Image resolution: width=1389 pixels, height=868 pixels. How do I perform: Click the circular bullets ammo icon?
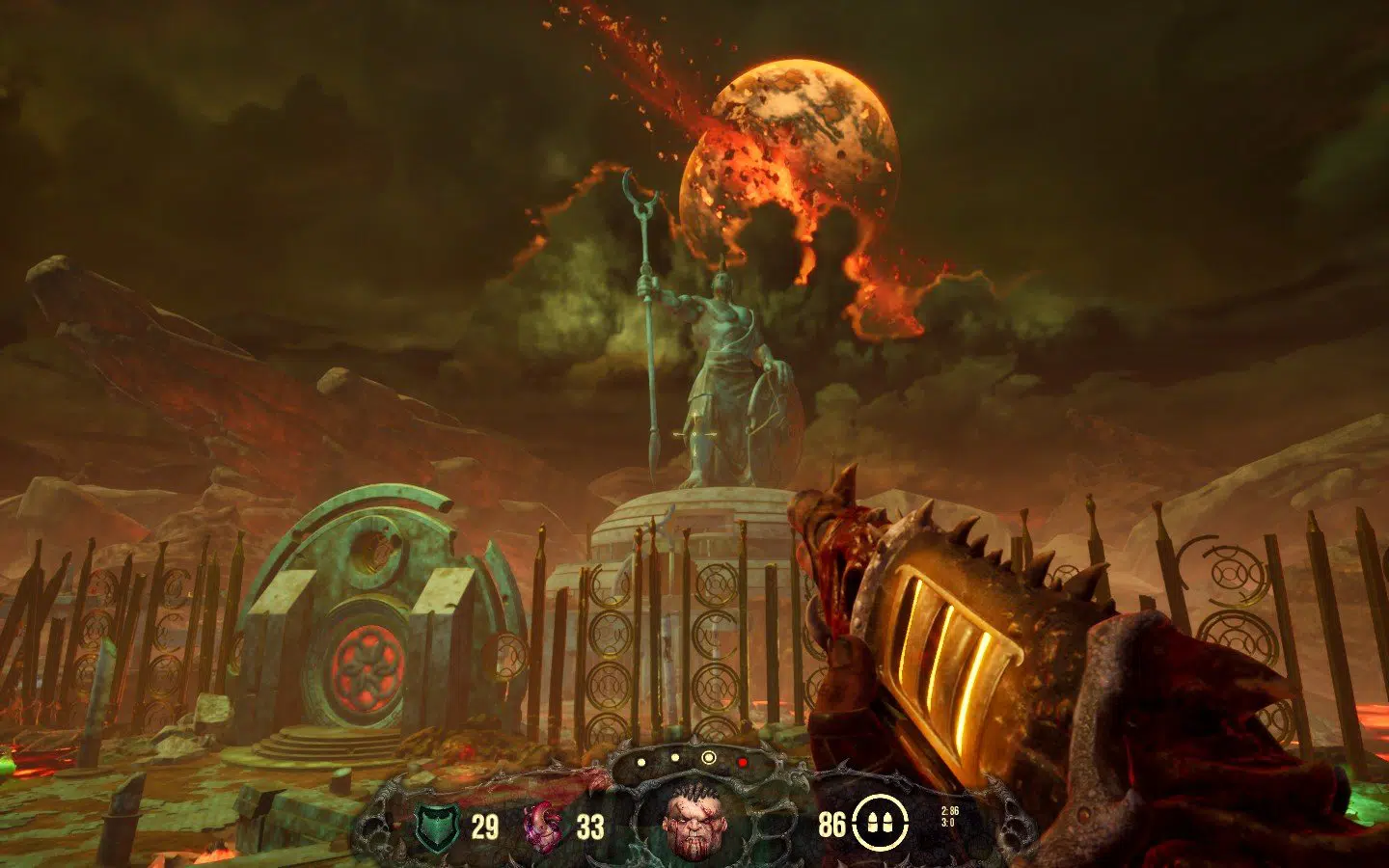(x=879, y=825)
